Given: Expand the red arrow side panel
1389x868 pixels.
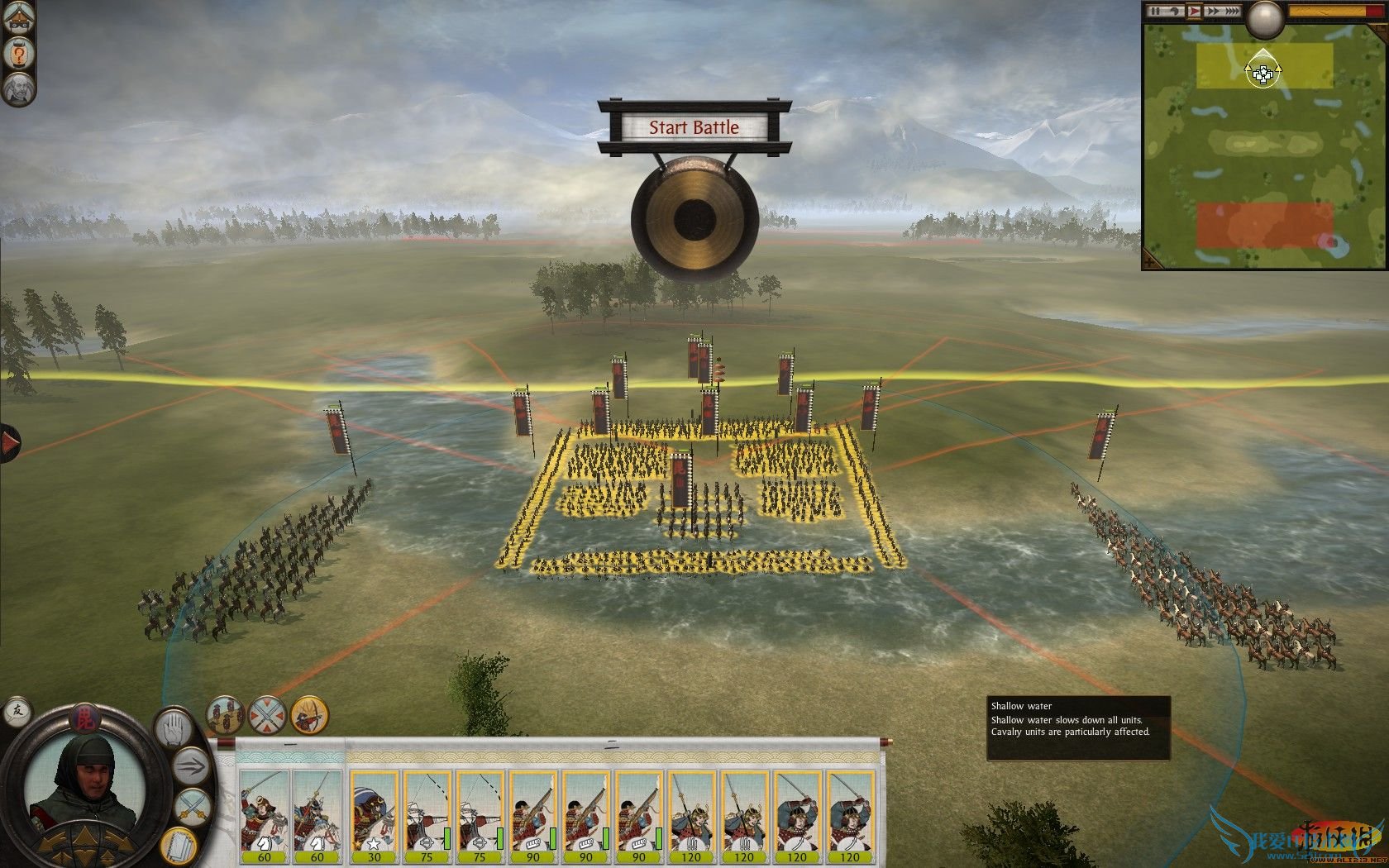Looking at the screenshot, I should (x=9, y=443).
